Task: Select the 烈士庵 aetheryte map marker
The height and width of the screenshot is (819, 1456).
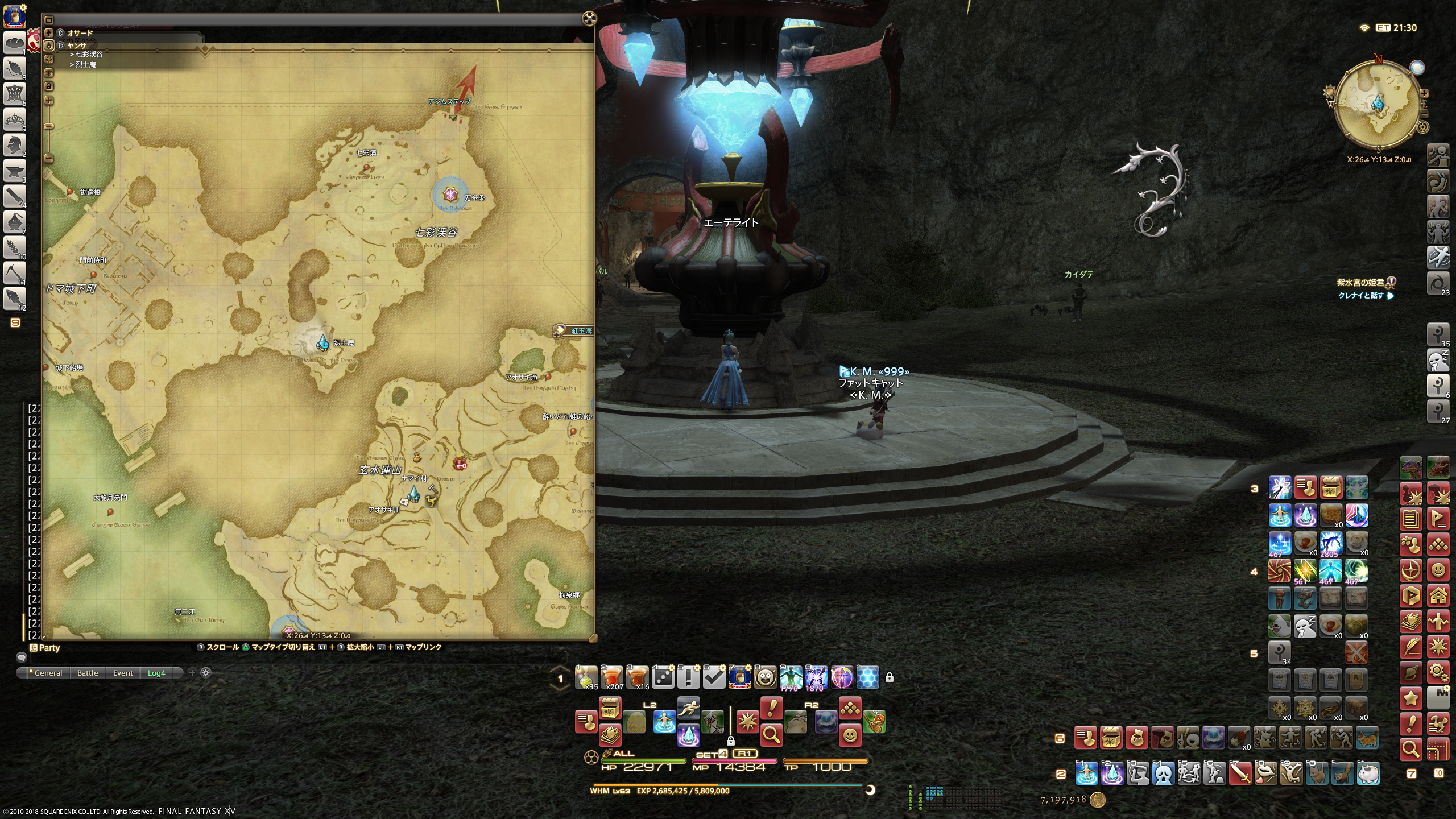Action: tap(323, 342)
